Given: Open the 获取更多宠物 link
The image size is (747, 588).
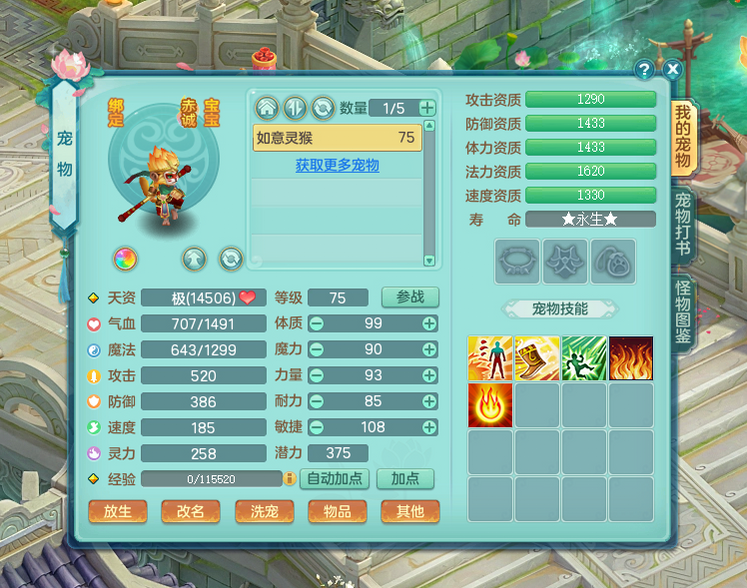Looking at the screenshot, I should 337,165.
